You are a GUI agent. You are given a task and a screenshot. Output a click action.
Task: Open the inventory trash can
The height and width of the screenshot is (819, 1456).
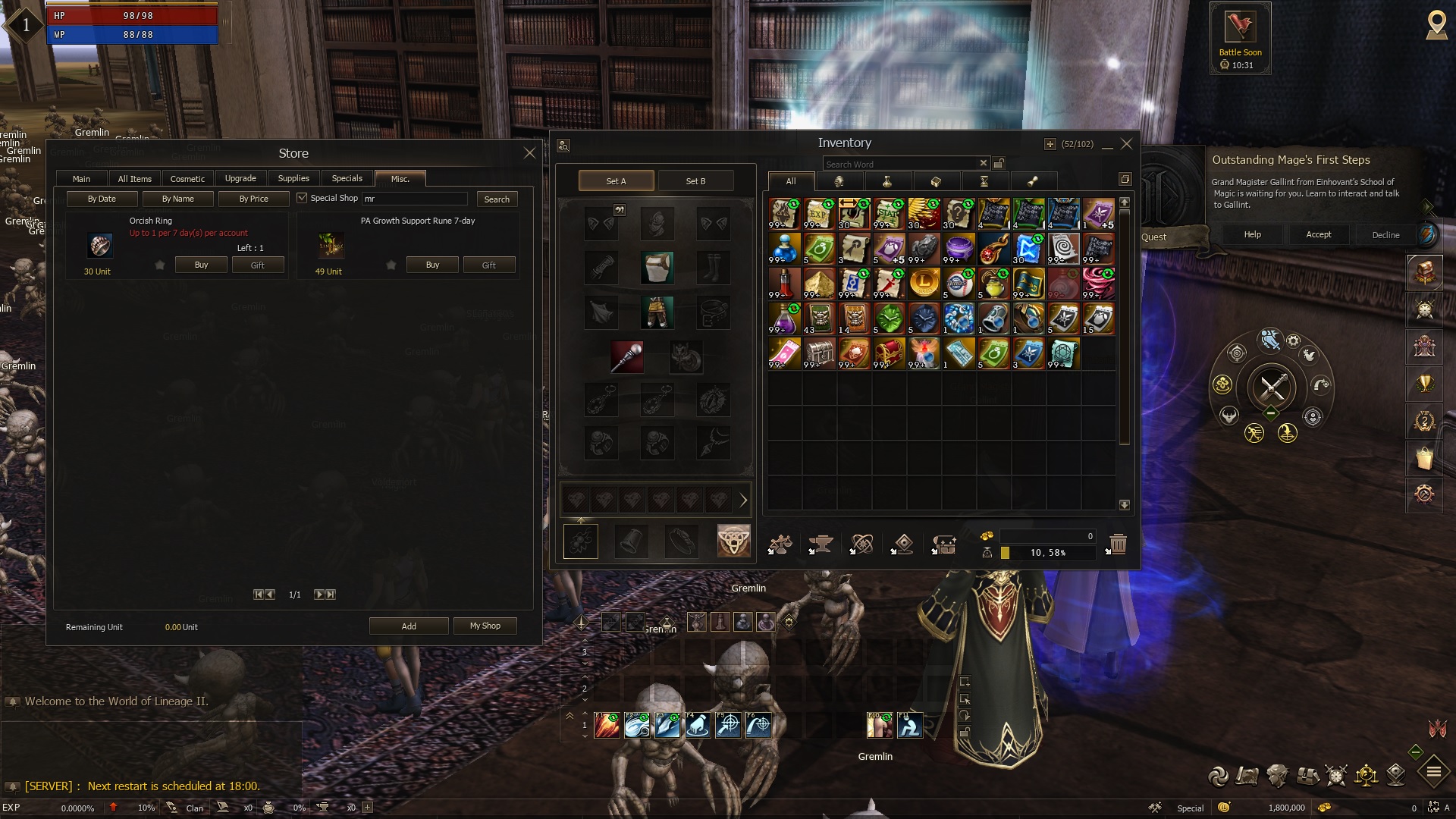(x=1118, y=544)
